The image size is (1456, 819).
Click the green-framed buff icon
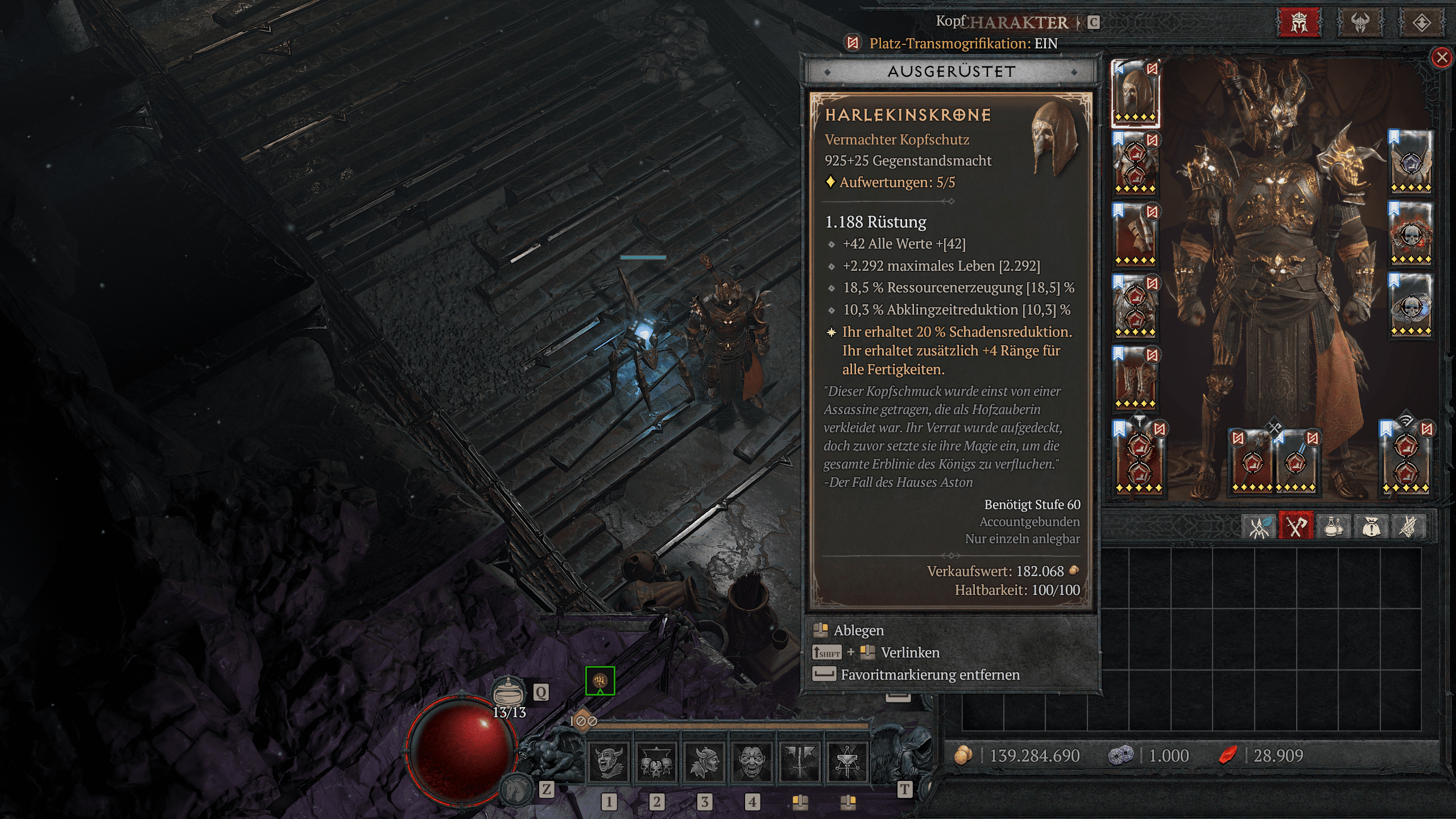pyautogui.click(x=600, y=680)
